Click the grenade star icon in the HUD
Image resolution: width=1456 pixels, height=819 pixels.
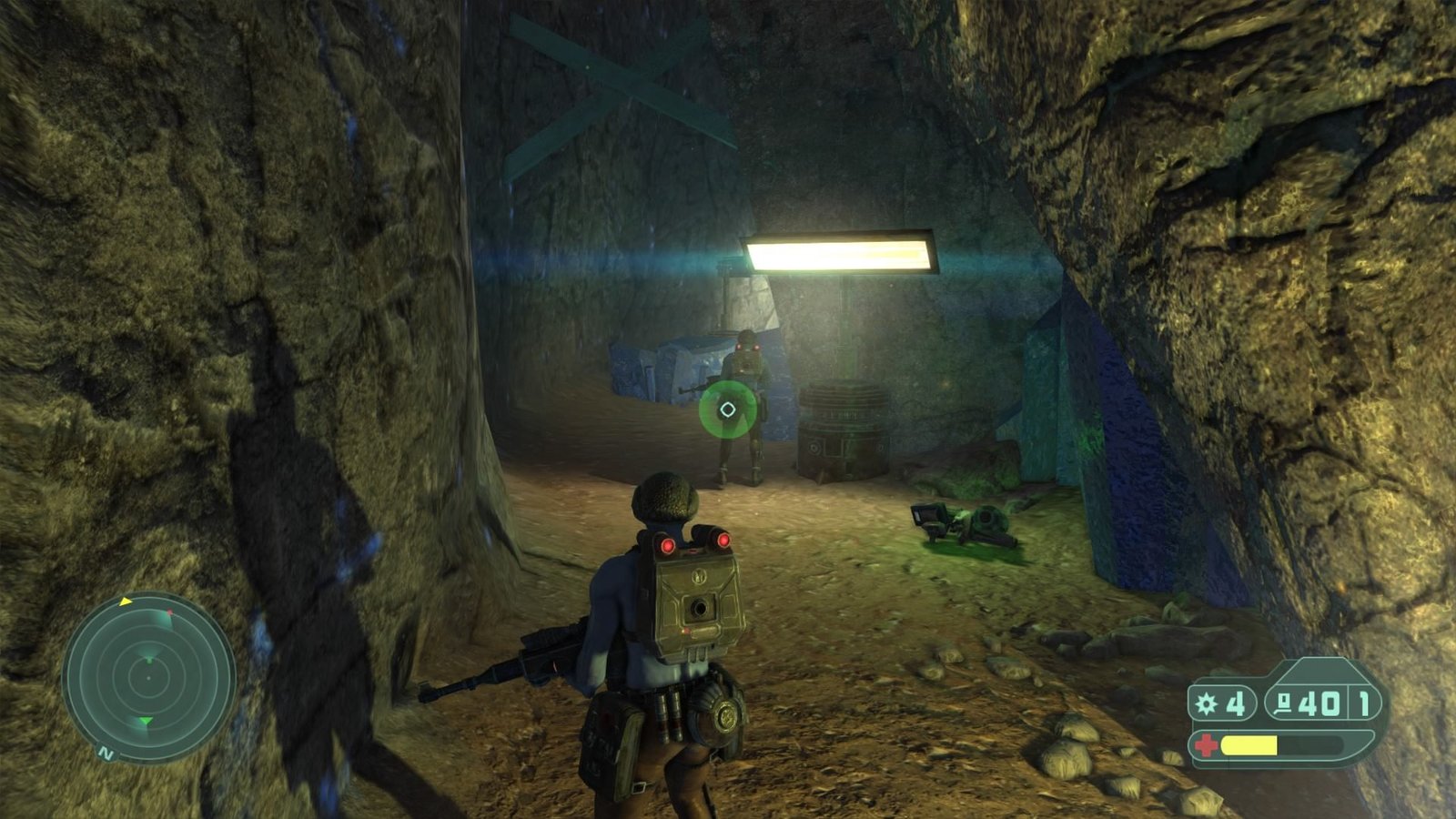click(1206, 703)
